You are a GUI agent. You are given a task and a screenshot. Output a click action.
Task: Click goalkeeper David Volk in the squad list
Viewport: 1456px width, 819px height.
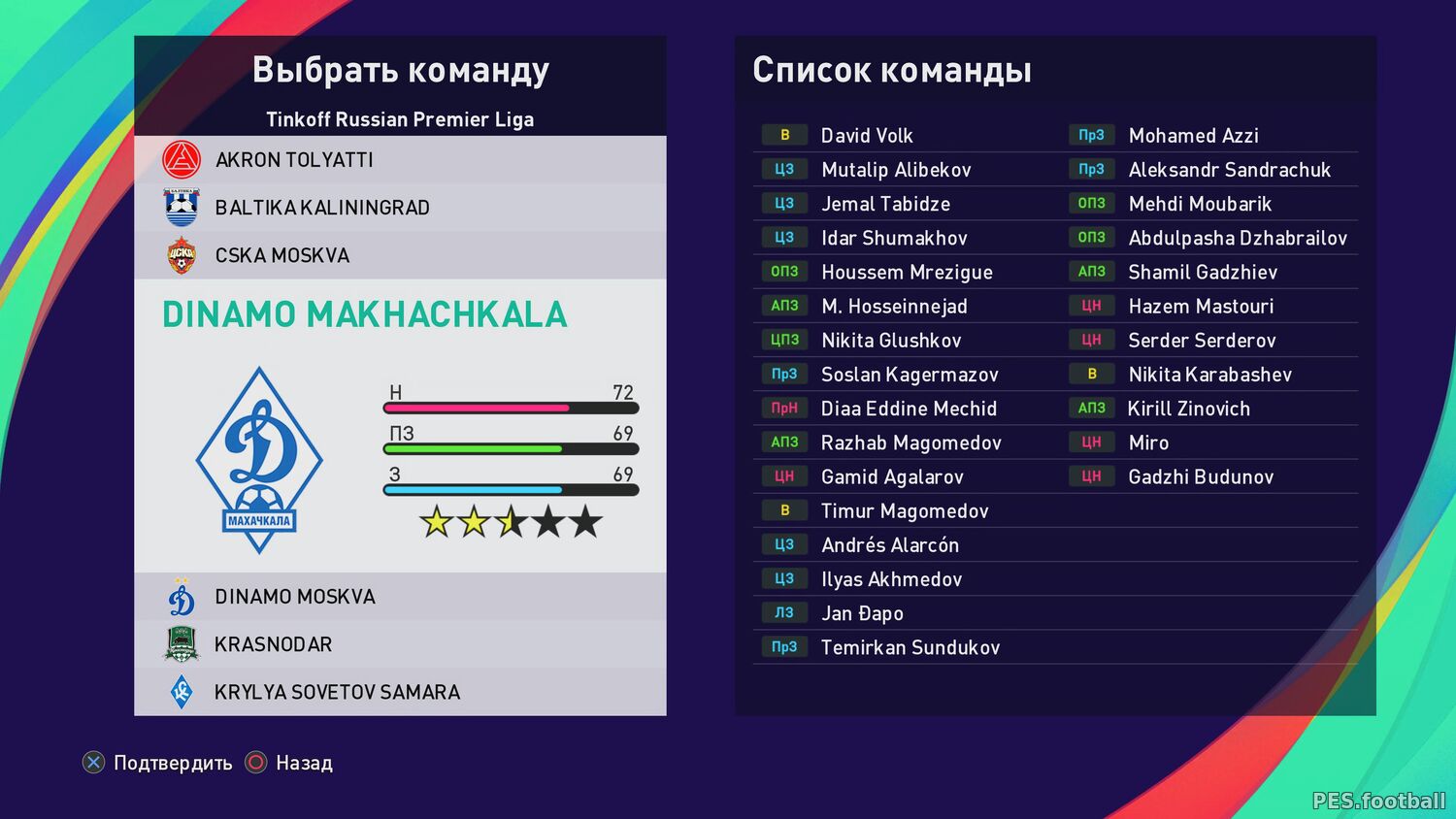[x=866, y=136]
